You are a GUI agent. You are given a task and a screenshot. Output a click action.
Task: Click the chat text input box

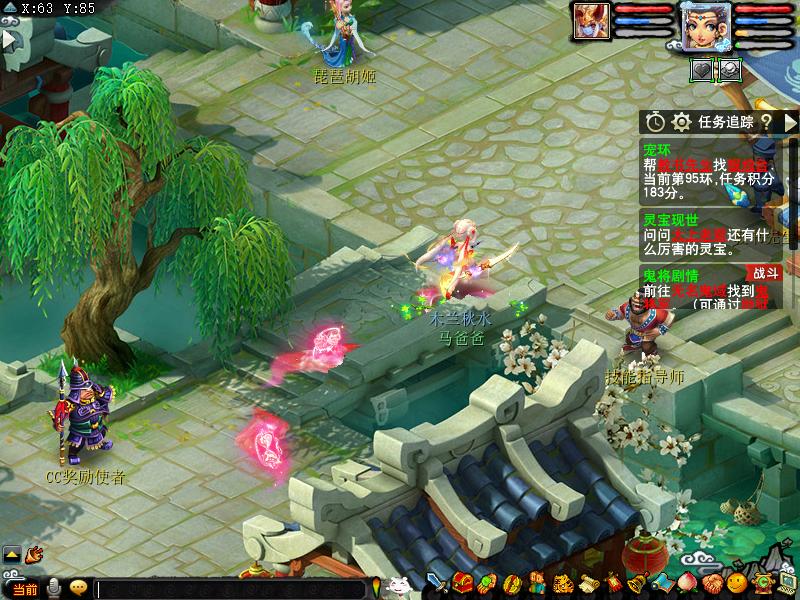(x=230, y=589)
